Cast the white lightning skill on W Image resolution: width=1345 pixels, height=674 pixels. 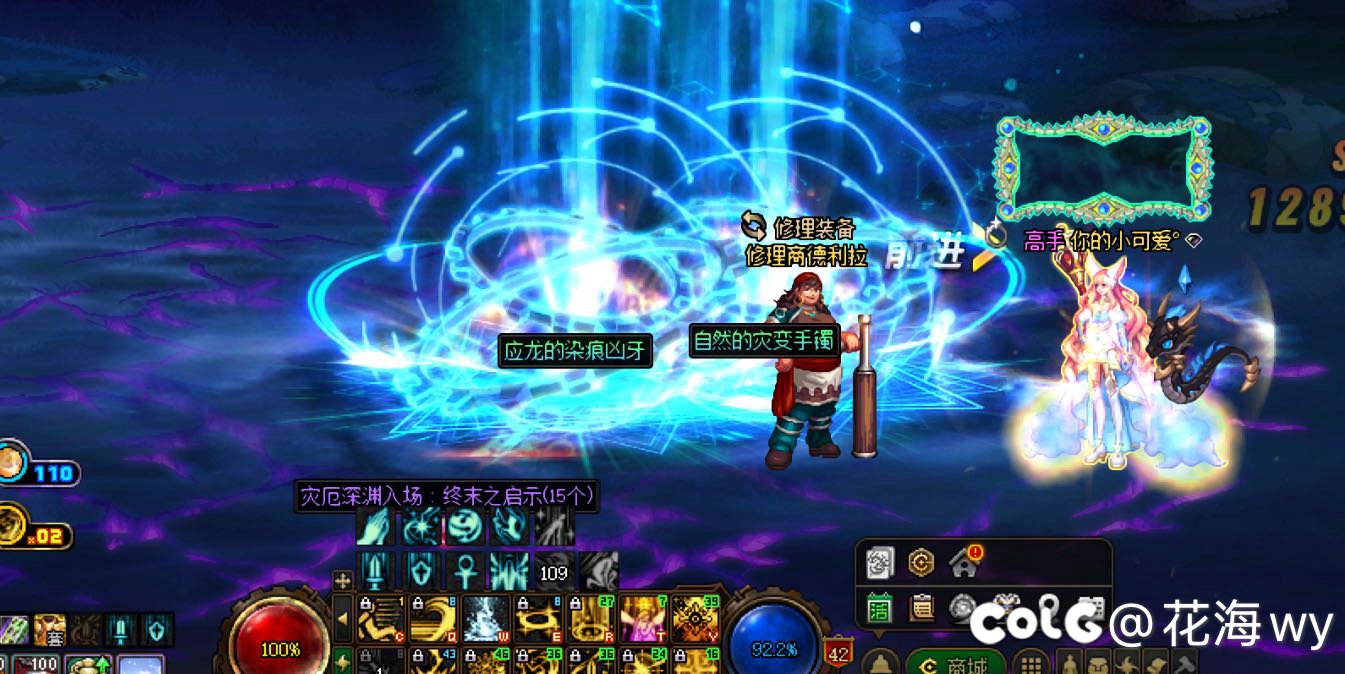tap(486, 619)
